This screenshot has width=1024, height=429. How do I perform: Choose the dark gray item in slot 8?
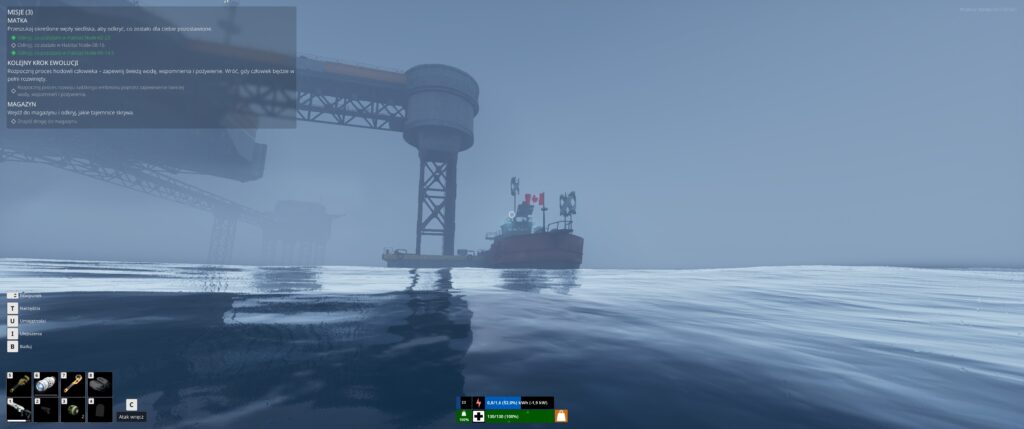(99, 384)
